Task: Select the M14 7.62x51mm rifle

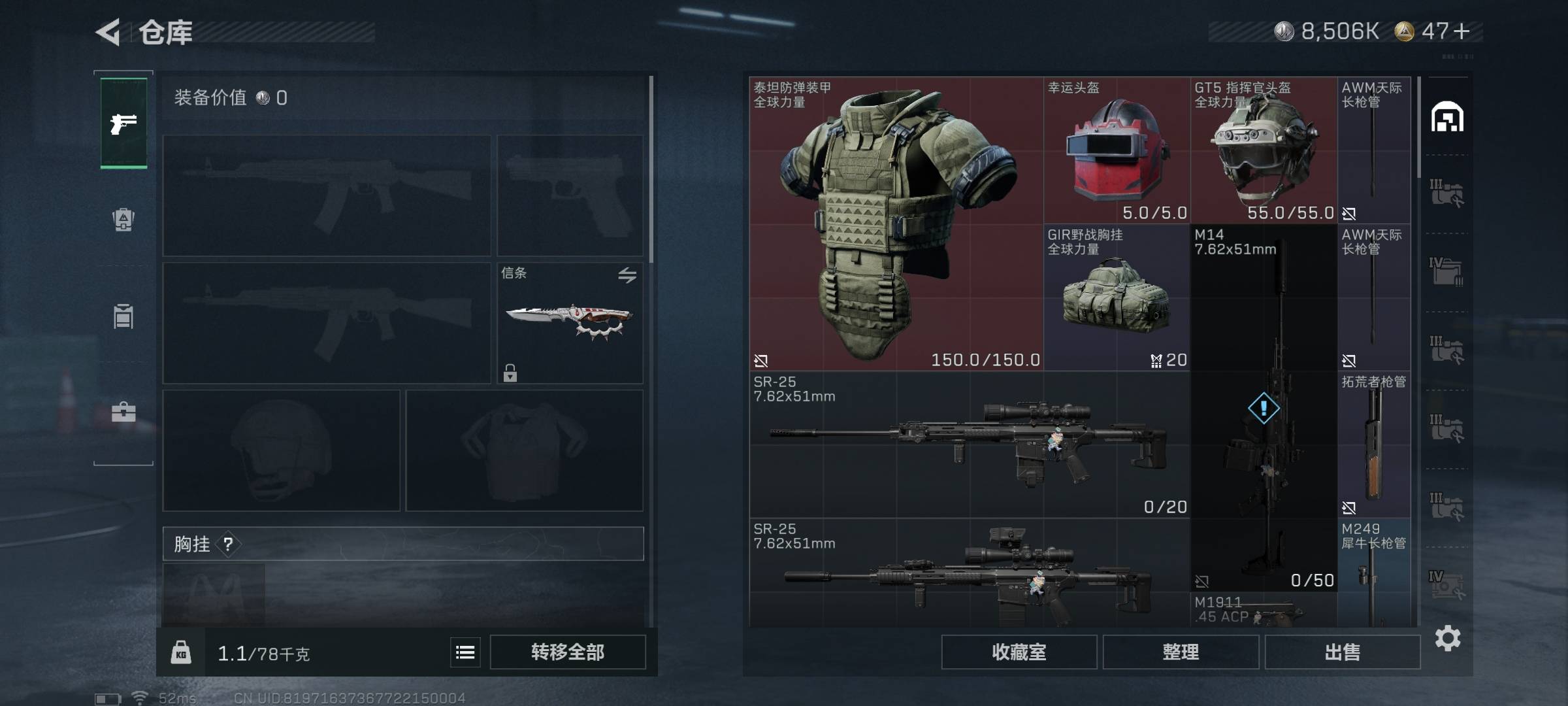Action: point(1263,409)
